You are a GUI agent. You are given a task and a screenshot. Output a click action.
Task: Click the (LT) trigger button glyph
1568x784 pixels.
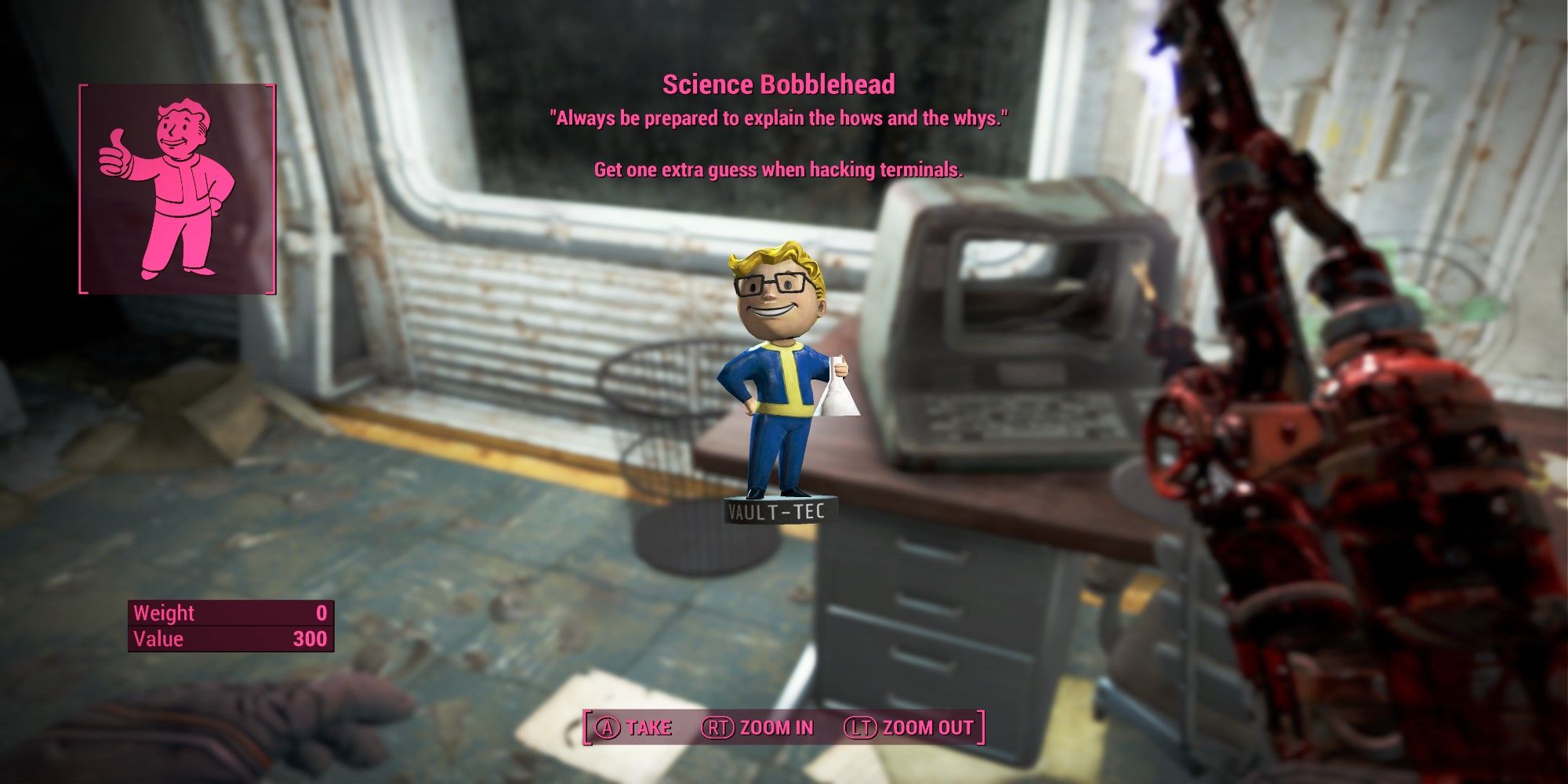860,727
